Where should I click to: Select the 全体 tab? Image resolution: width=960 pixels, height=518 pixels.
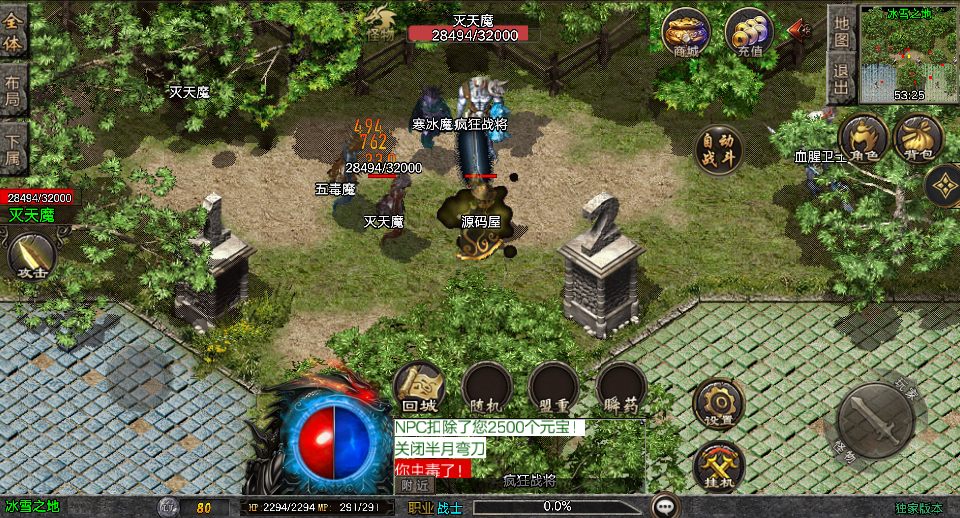14,32
